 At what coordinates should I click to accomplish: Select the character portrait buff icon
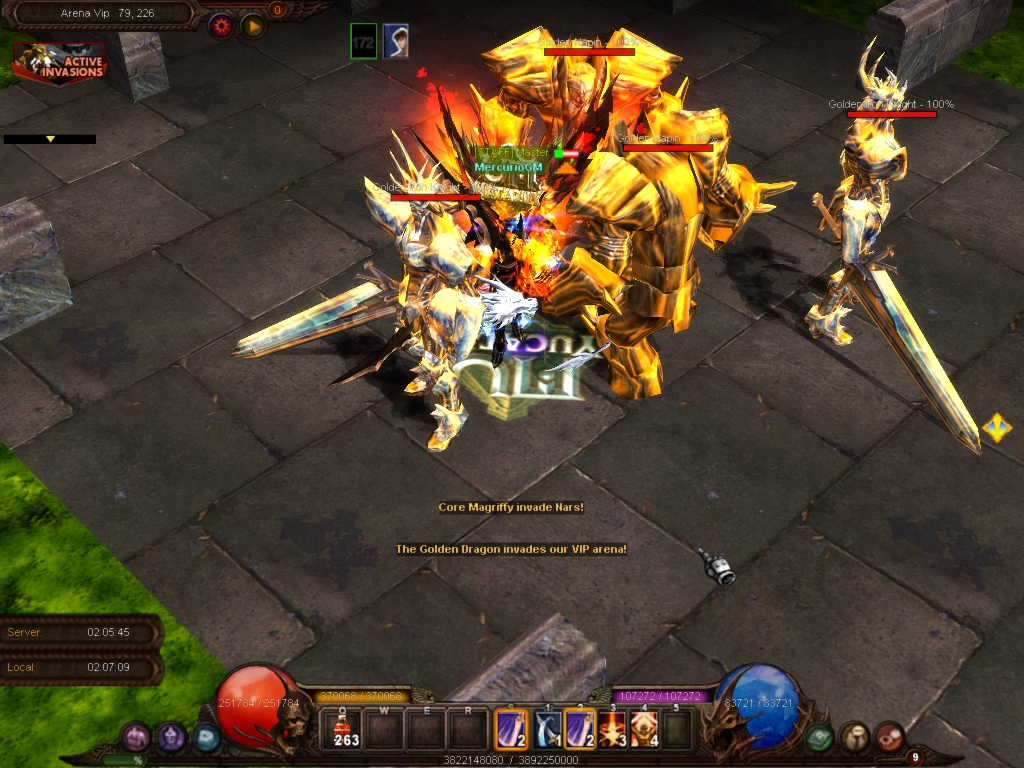pyautogui.click(x=396, y=41)
